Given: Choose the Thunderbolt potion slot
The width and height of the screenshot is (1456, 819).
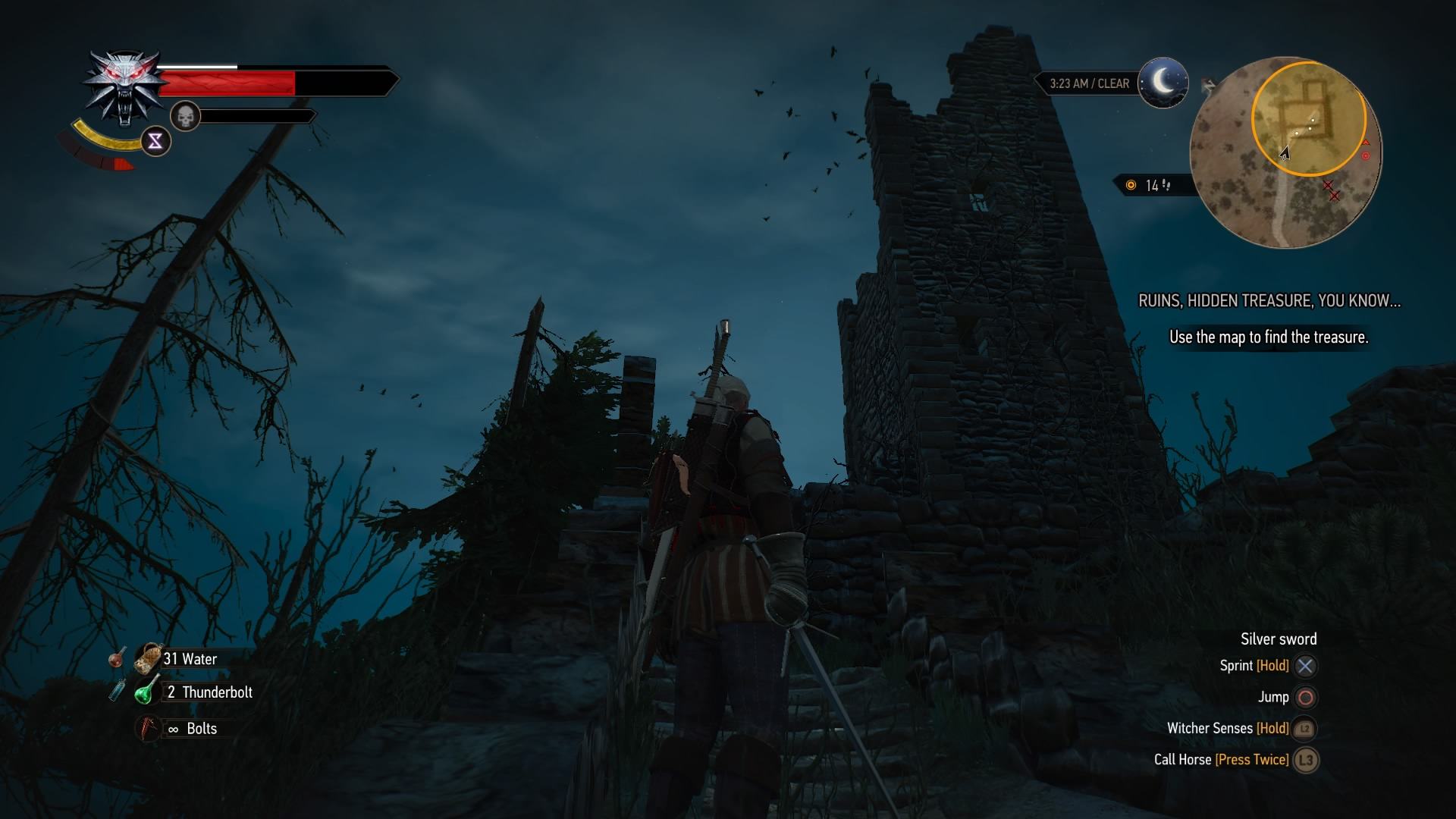Looking at the screenshot, I should [x=147, y=691].
